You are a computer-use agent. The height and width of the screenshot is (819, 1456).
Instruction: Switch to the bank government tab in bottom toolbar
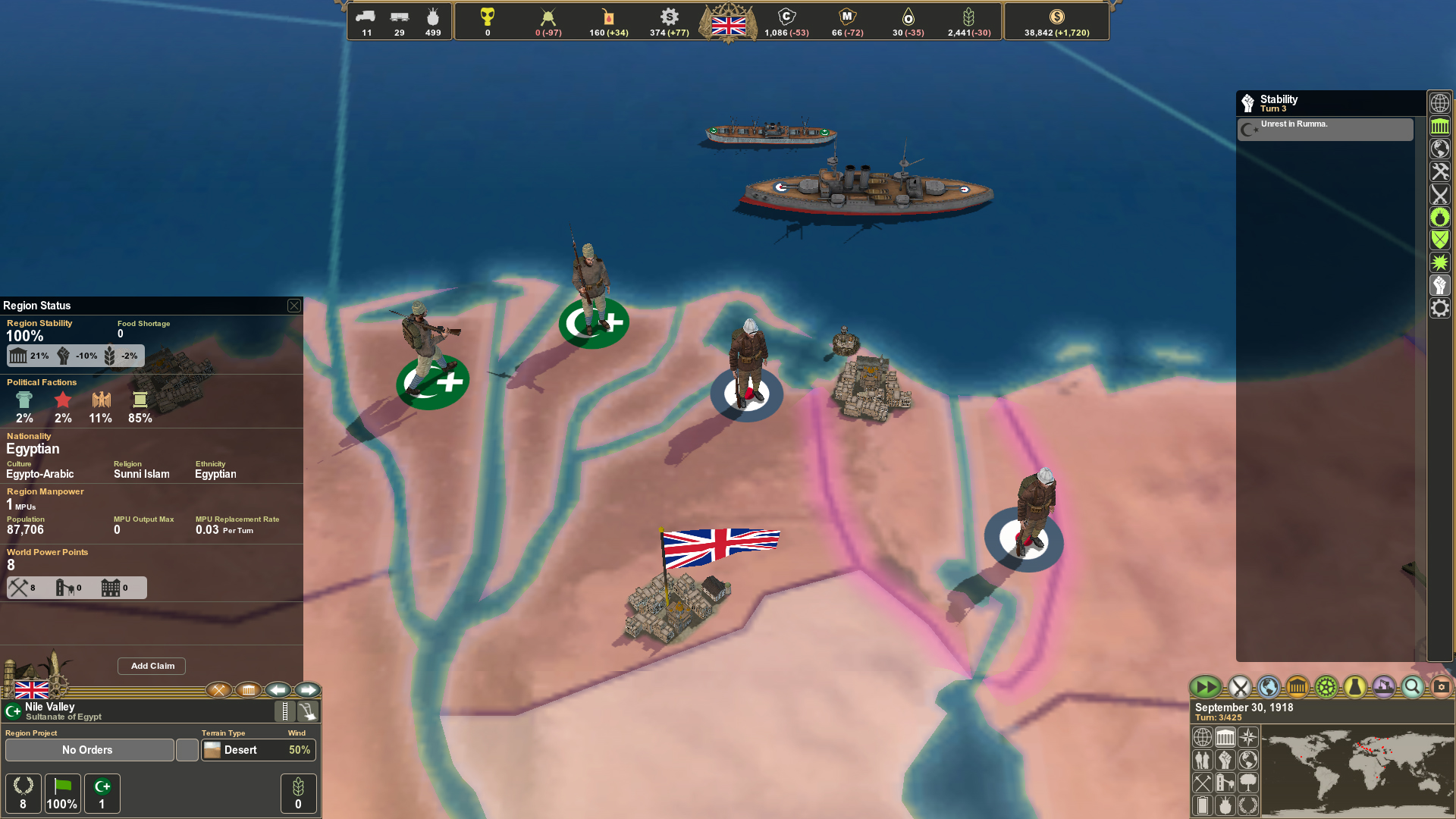(1296, 687)
